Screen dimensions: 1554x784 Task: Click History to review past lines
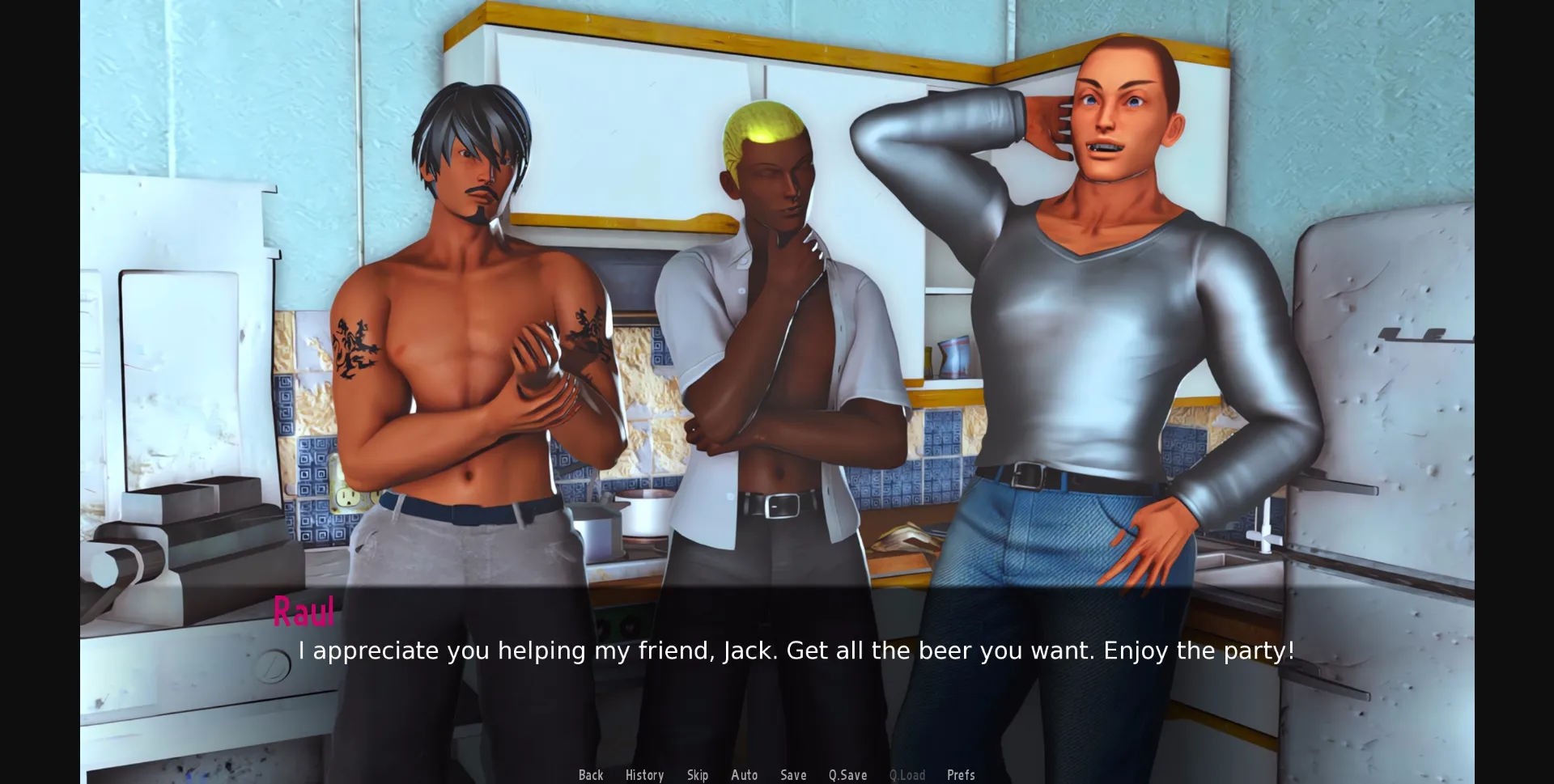(643, 774)
